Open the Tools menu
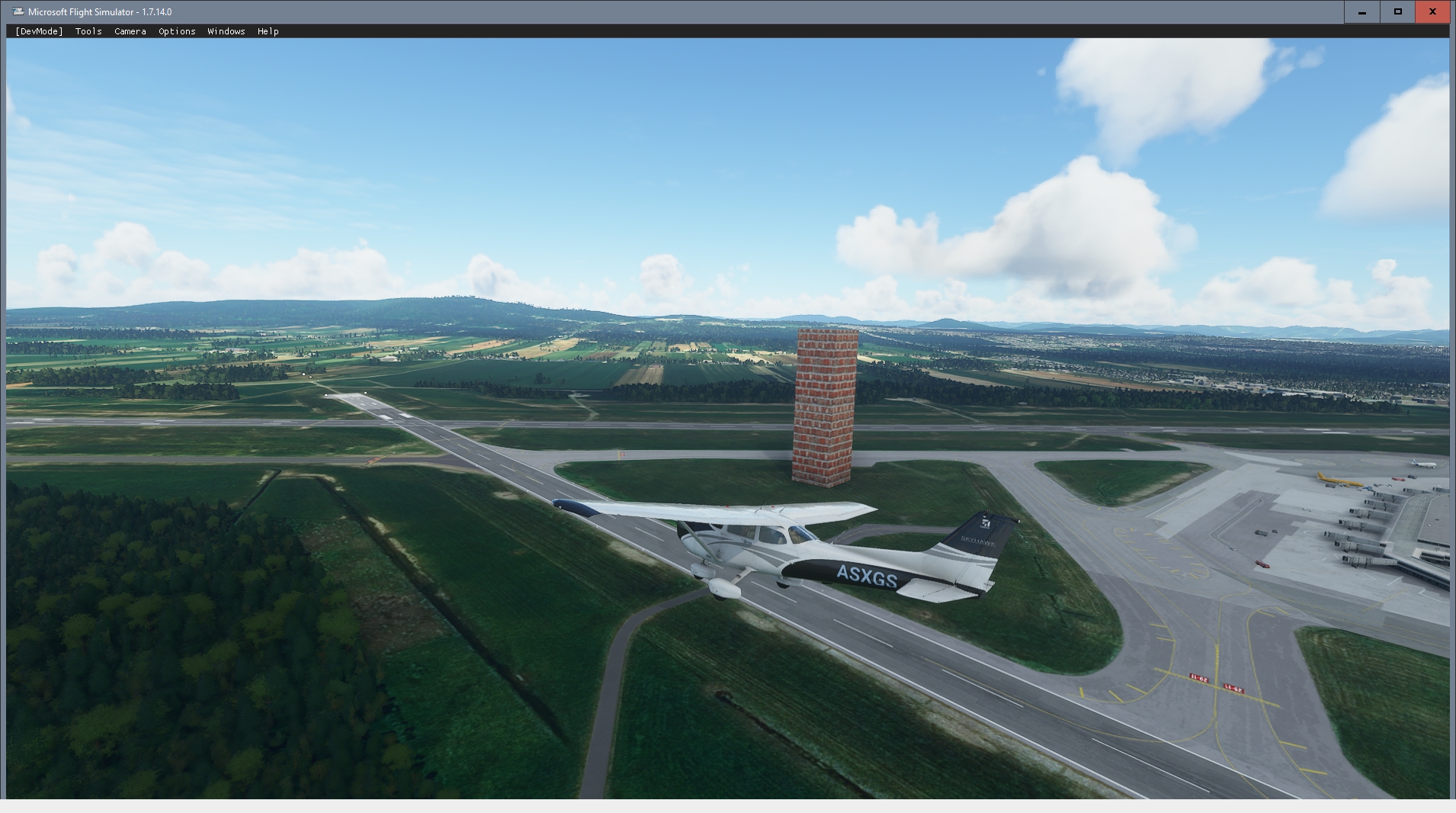This screenshot has width=1456, height=813. point(88,31)
